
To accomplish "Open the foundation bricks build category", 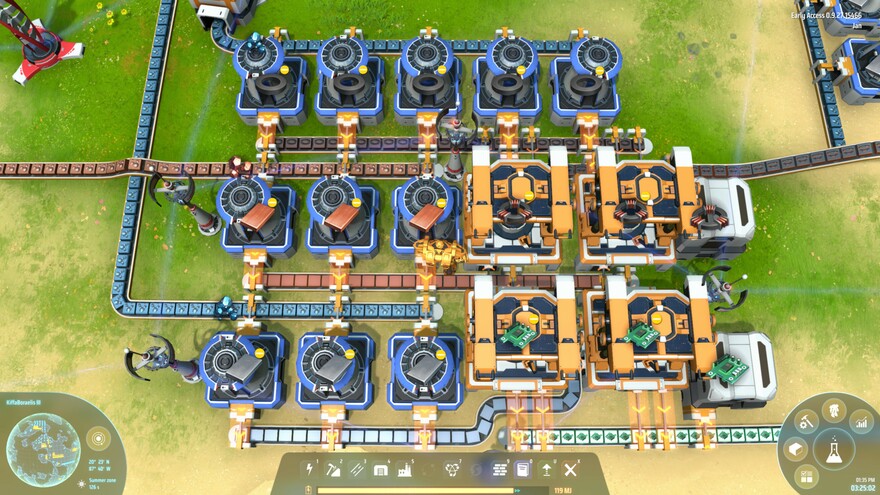I will [499, 469].
